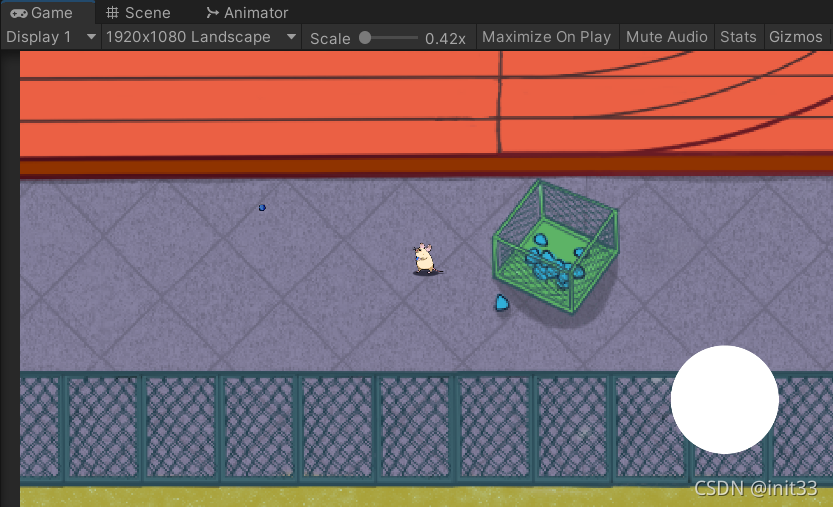Toggle Maximize On Play
833x507 pixels.
pos(546,37)
